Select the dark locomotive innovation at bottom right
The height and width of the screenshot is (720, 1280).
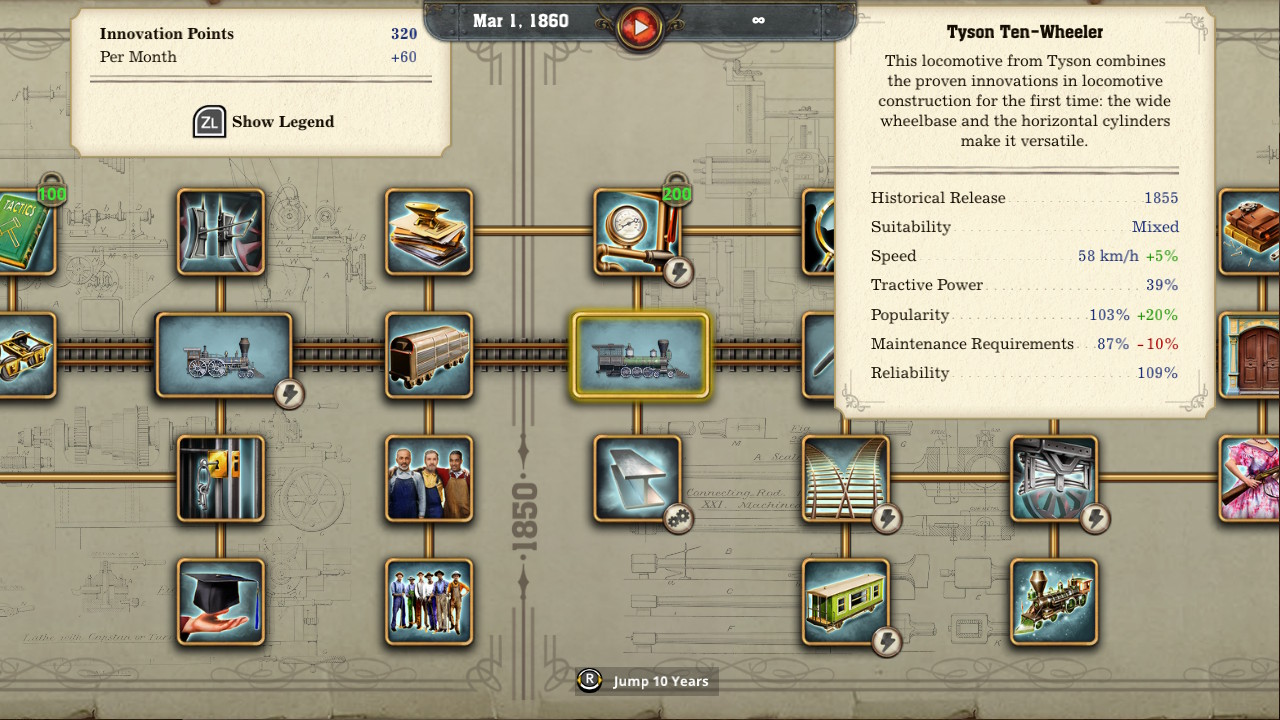point(1053,601)
